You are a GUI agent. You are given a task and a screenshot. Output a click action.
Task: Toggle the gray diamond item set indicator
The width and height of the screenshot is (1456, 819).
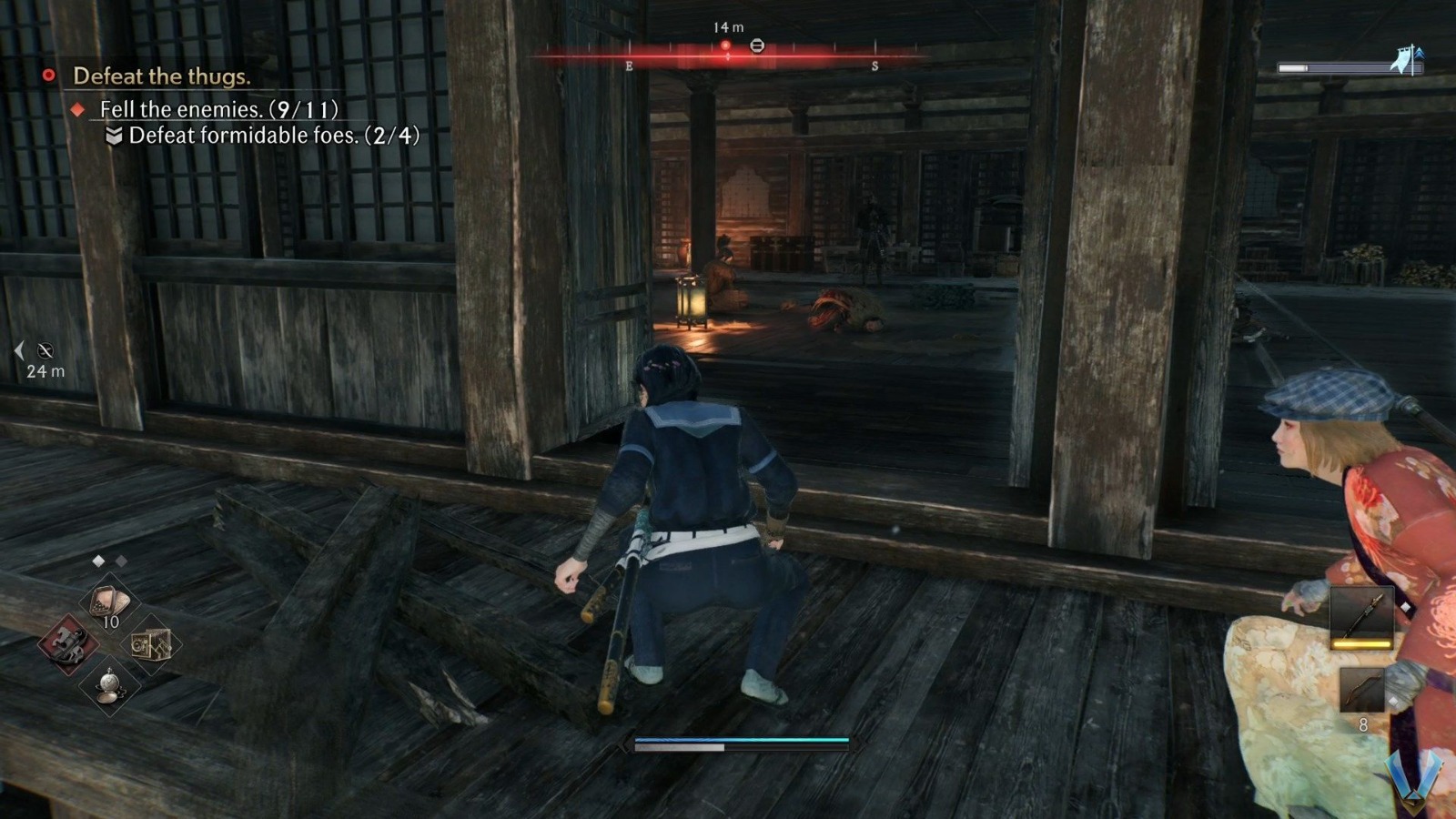121,561
